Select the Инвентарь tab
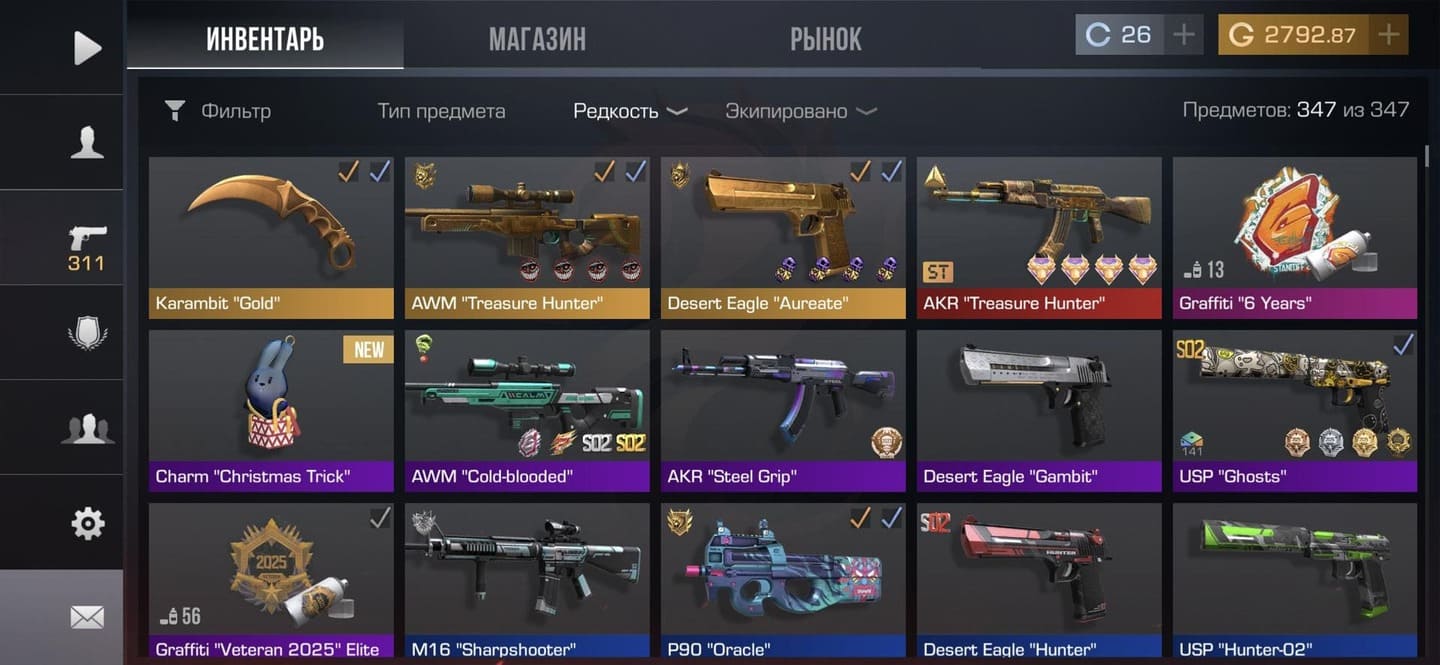 (x=265, y=39)
